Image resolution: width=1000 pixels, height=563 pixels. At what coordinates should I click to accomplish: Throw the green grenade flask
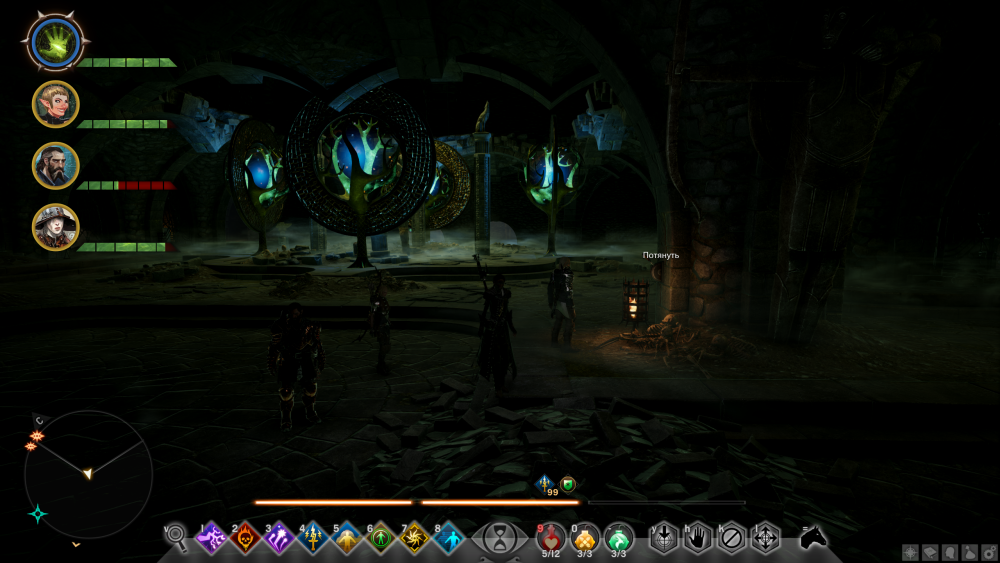click(619, 537)
